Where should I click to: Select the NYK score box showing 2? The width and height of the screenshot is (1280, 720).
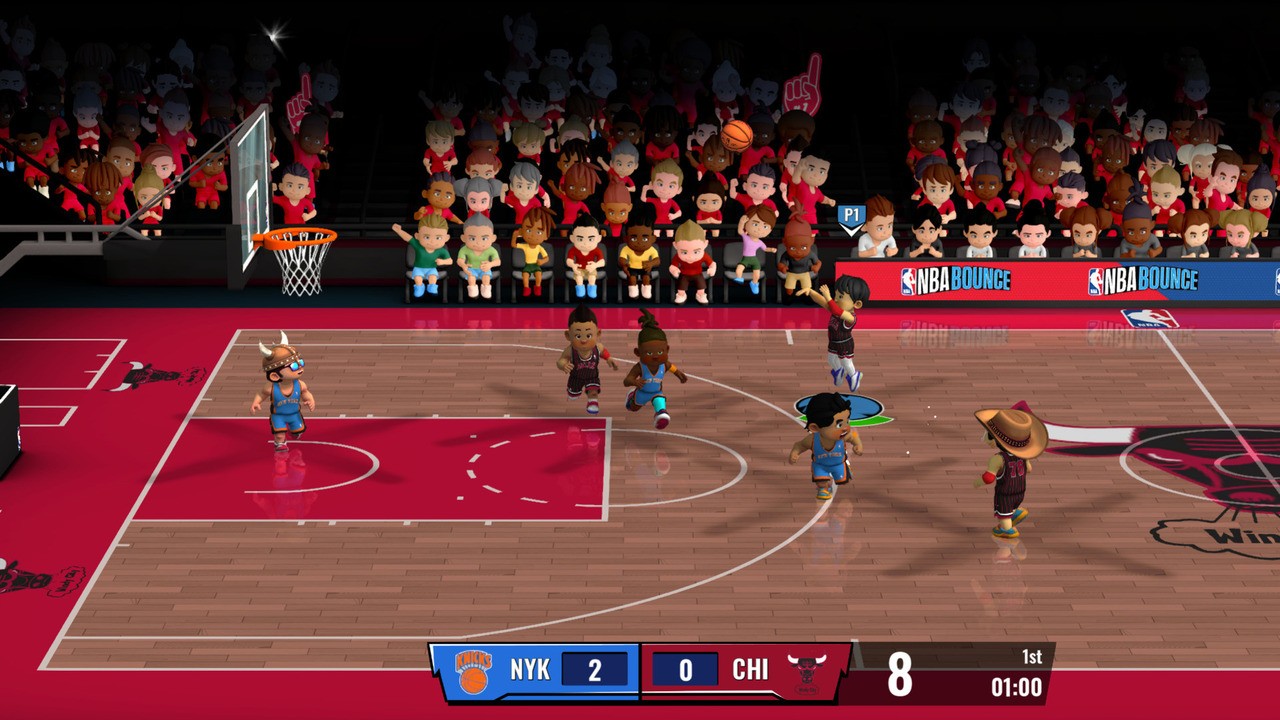coord(594,668)
